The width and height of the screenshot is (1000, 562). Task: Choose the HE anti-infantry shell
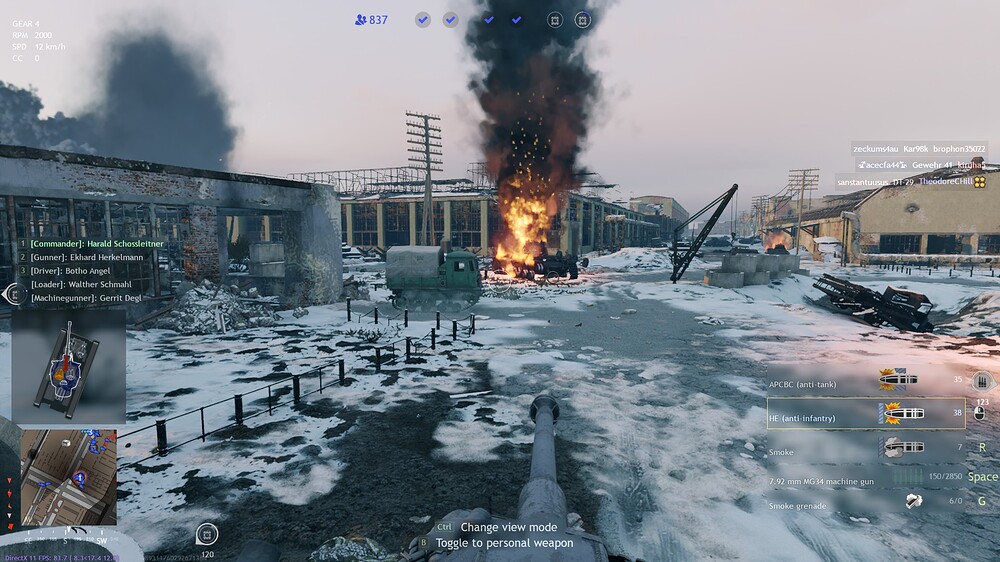(x=866, y=413)
